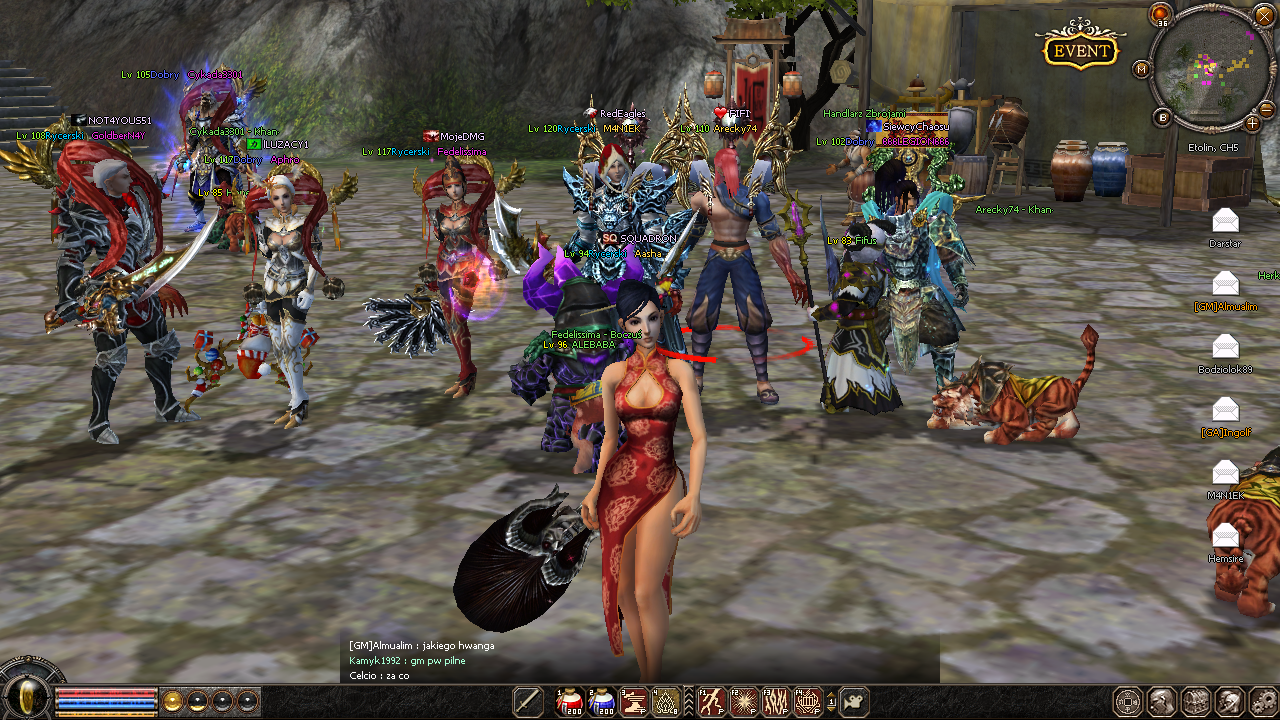Open the whisper envelope from Darstar

point(1225,221)
